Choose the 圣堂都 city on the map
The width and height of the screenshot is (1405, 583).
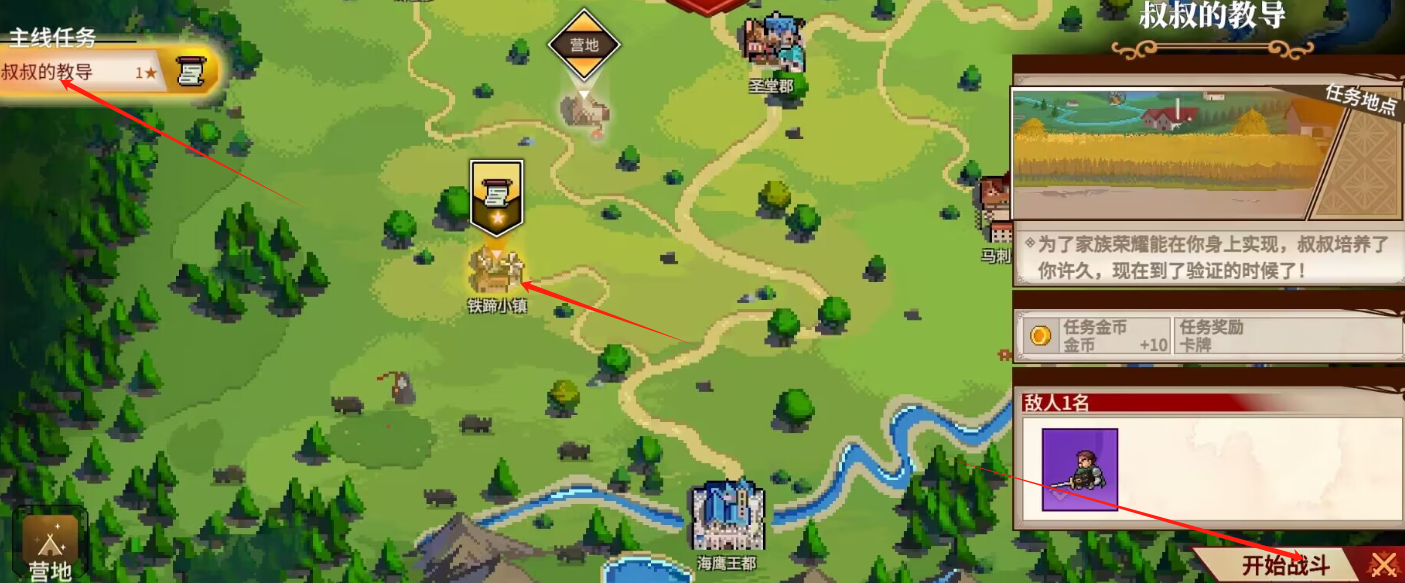point(773,45)
